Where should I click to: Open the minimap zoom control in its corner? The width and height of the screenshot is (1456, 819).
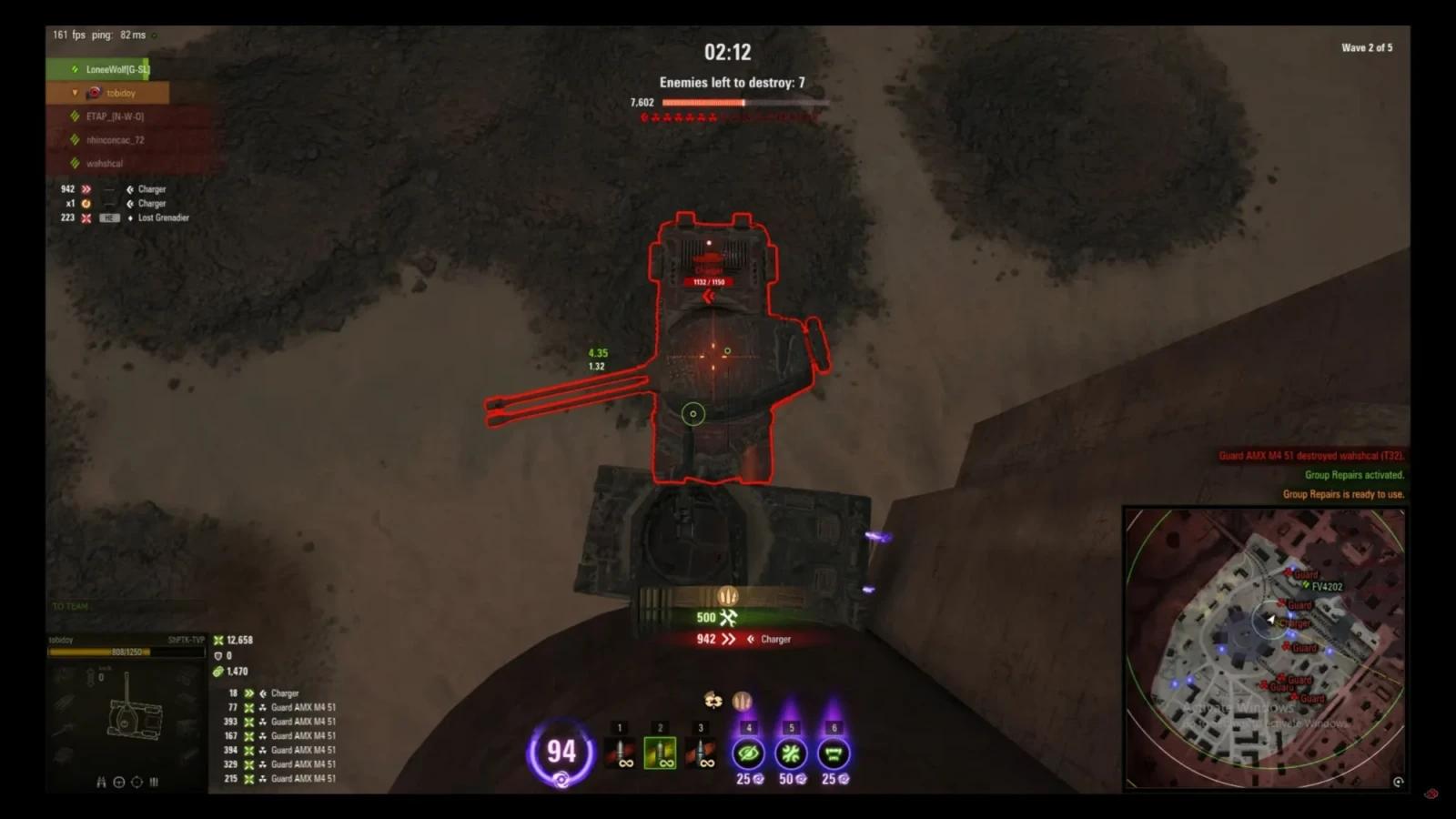1398,781
